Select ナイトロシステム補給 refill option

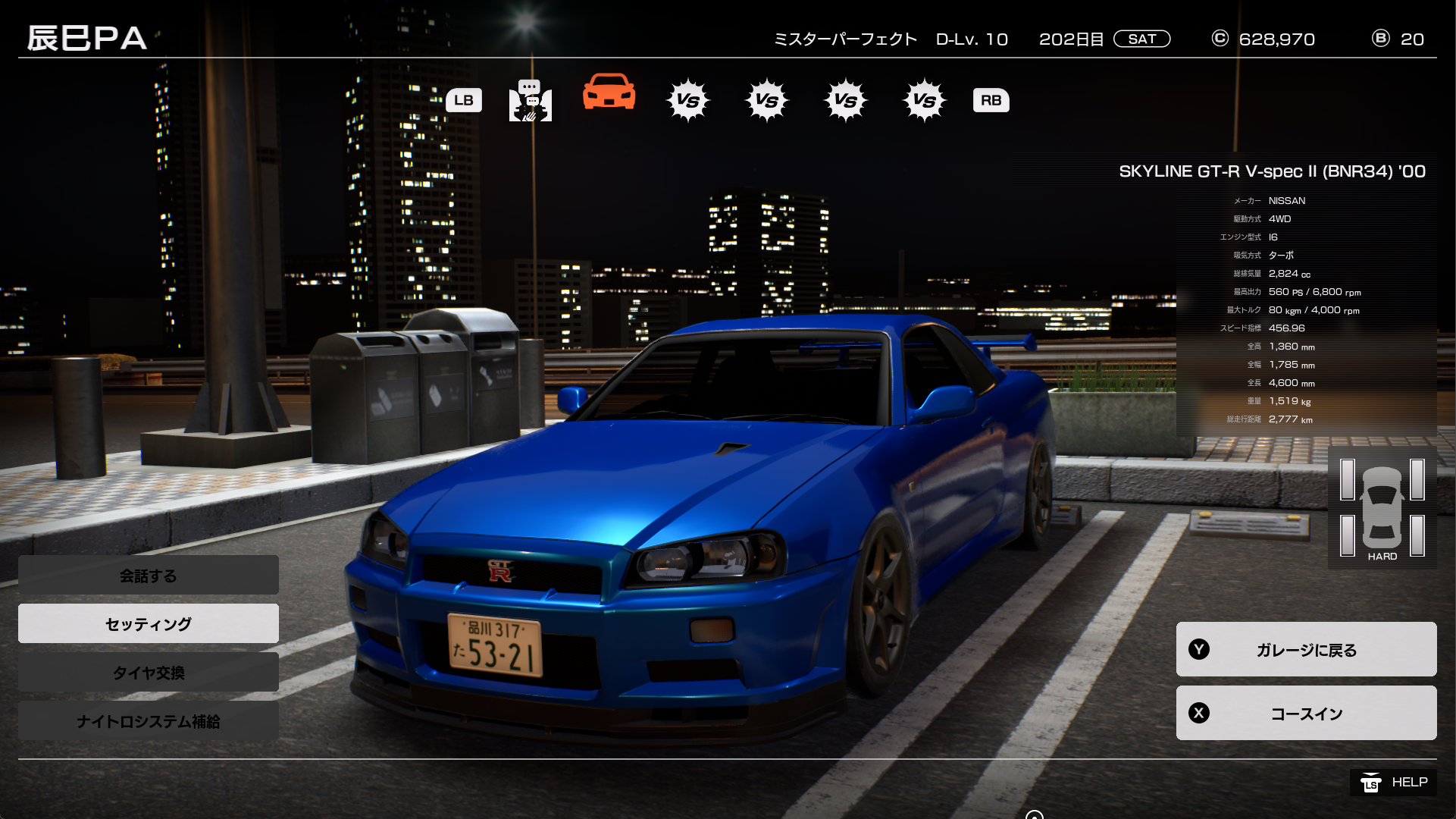pyautogui.click(x=149, y=720)
